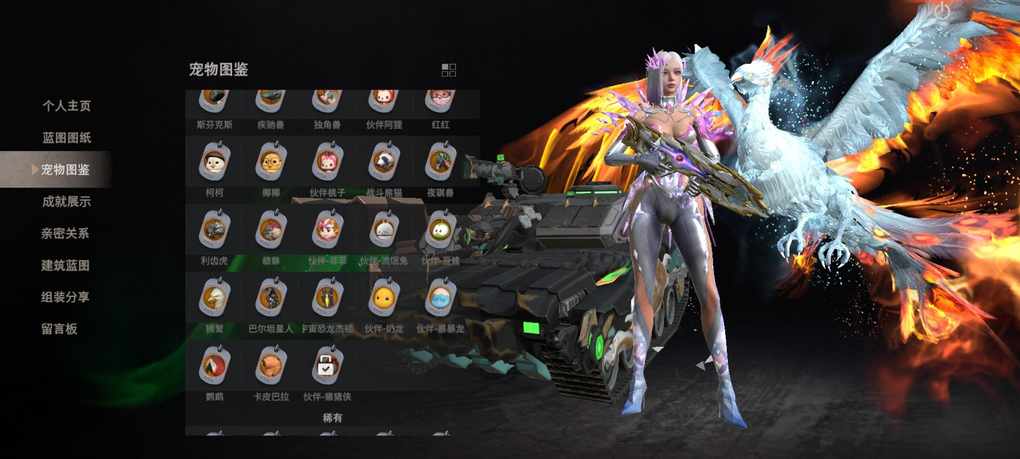Pick the 鹦鹉 pet tag
Screen dimensions: 1020x459
(214, 366)
